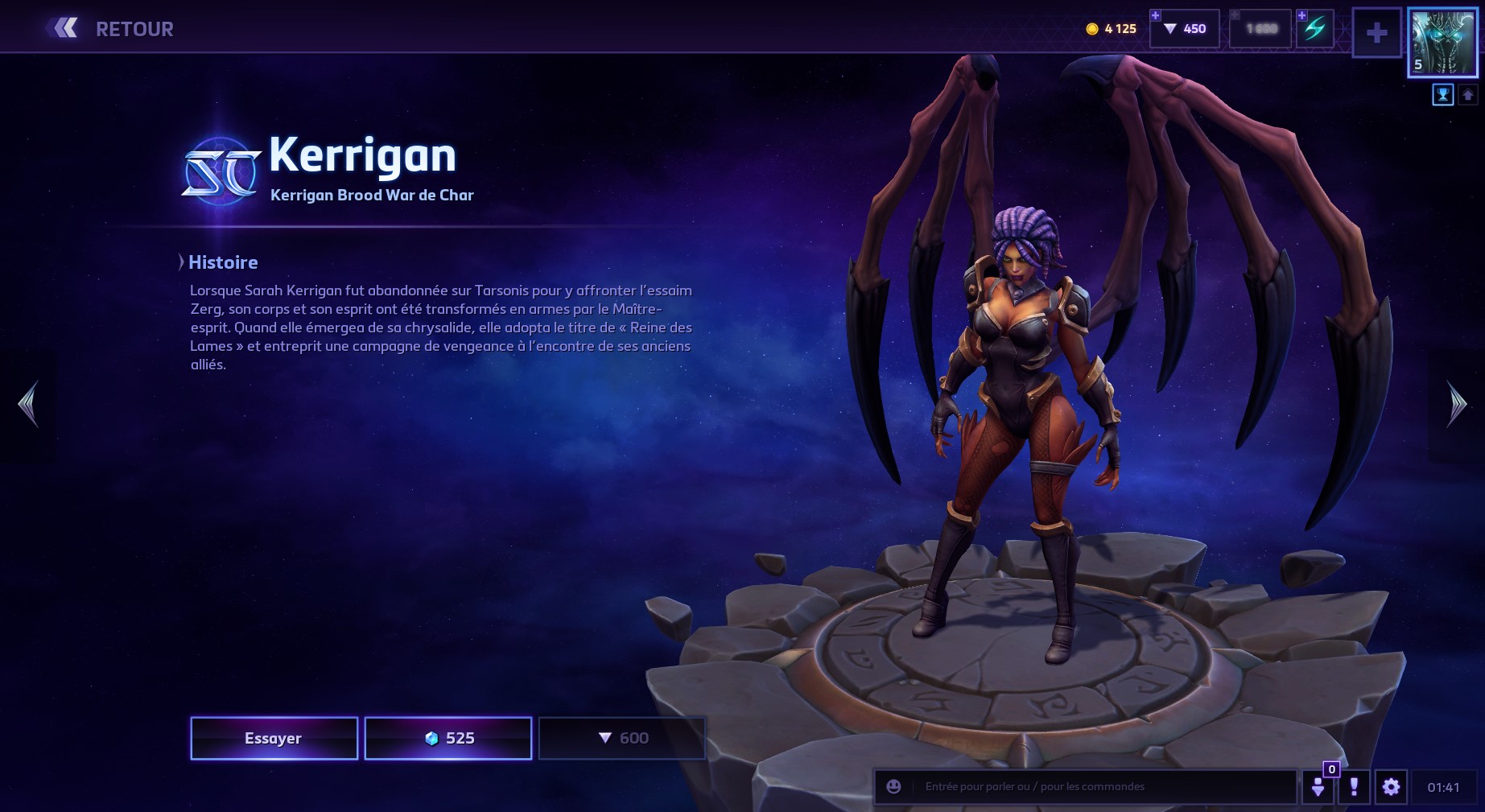Add more shards via the 450 box
Screen dimensions: 1485x812
[1185, 29]
